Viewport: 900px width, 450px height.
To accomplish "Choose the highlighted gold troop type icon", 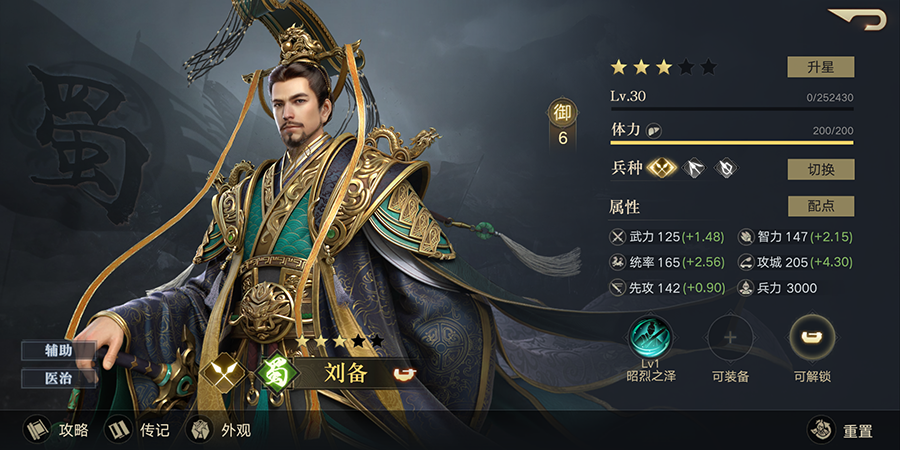I will (663, 169).
